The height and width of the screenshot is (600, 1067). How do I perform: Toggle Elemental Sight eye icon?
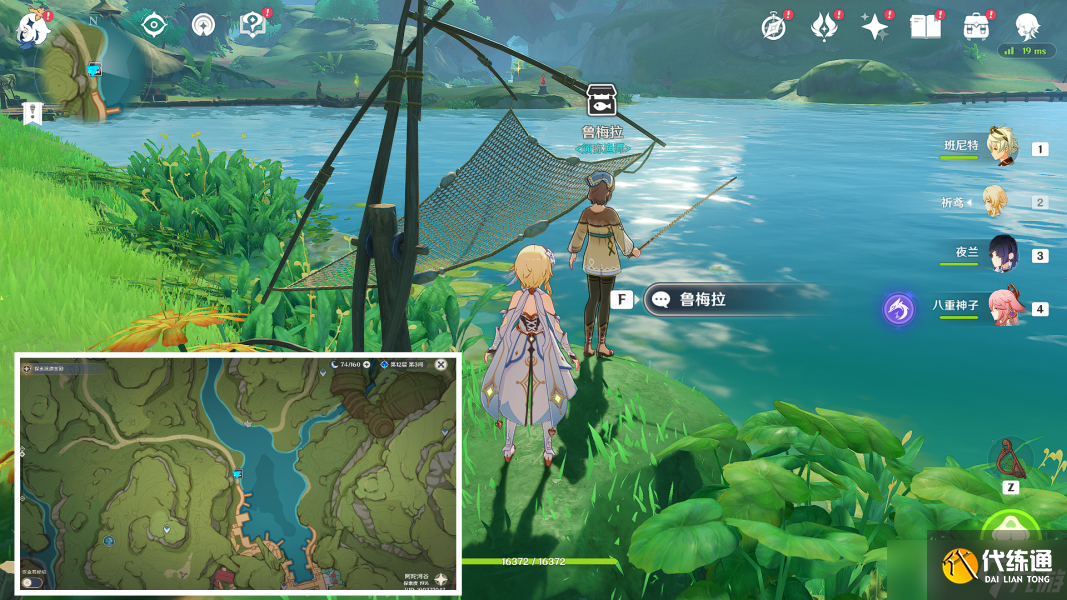[x=153, y=25]
